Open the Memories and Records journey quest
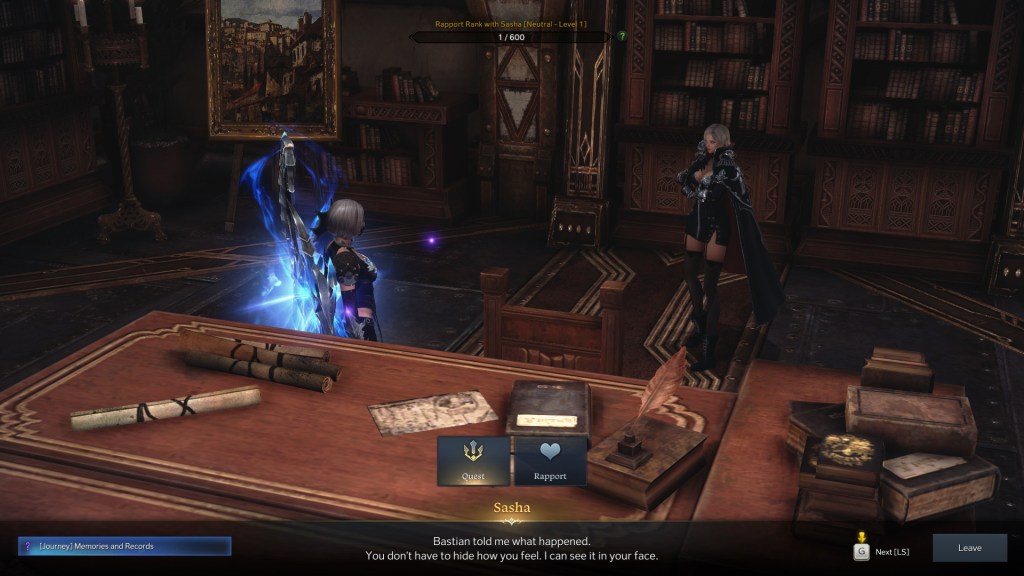The height and width of the screenshot is (576, 1024). pyautogui.click(x=125, y=546)
